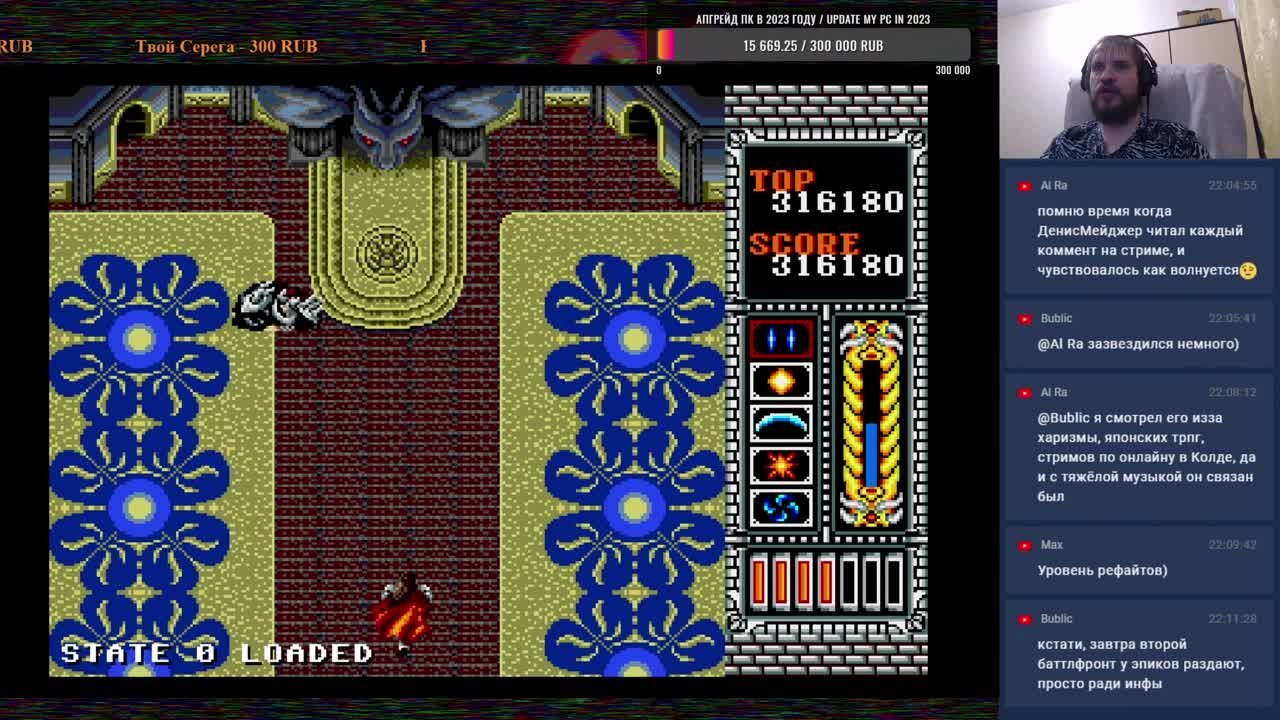
Task: Choose the glowing orange fireball weapon
Action: [781, 381]
